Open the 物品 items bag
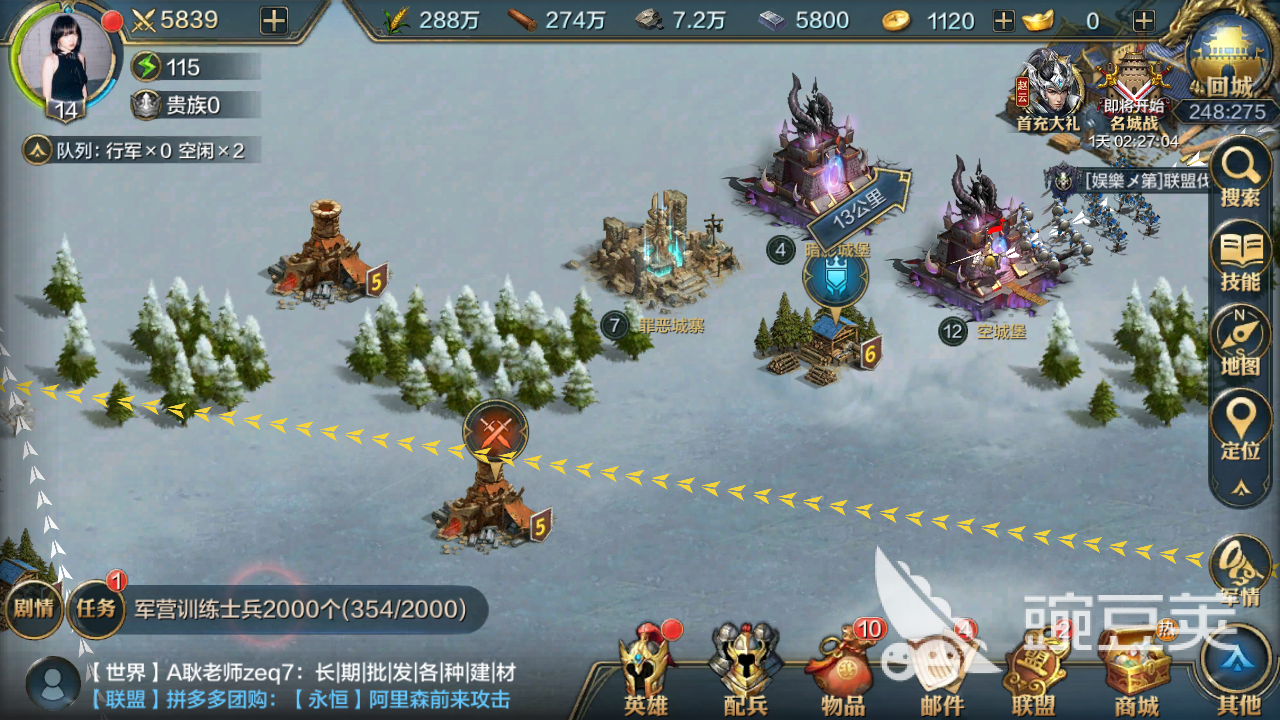 tap(842, 670)
